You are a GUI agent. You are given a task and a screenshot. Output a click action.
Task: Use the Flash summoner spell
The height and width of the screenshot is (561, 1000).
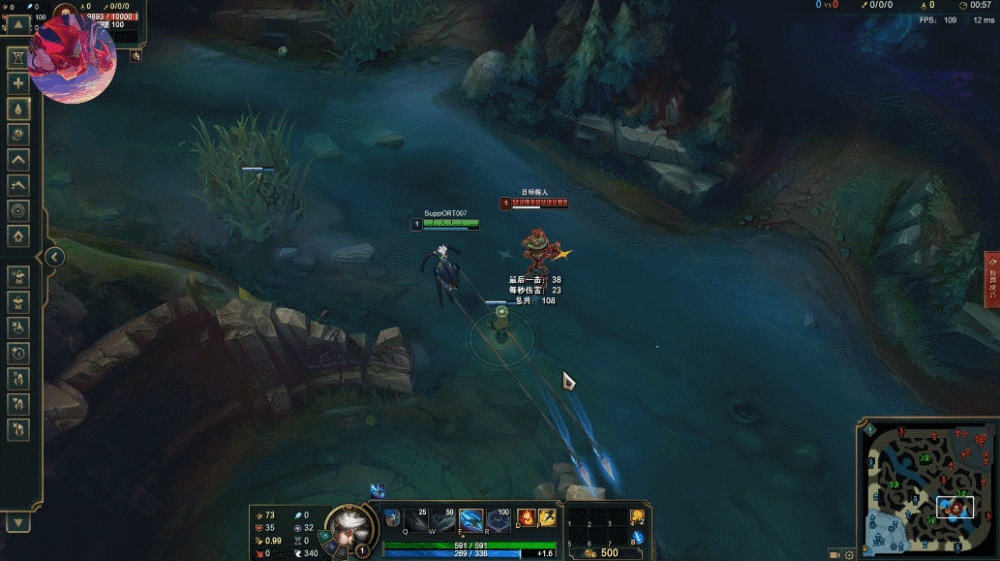pyautogui.click(x=548, y=518)
